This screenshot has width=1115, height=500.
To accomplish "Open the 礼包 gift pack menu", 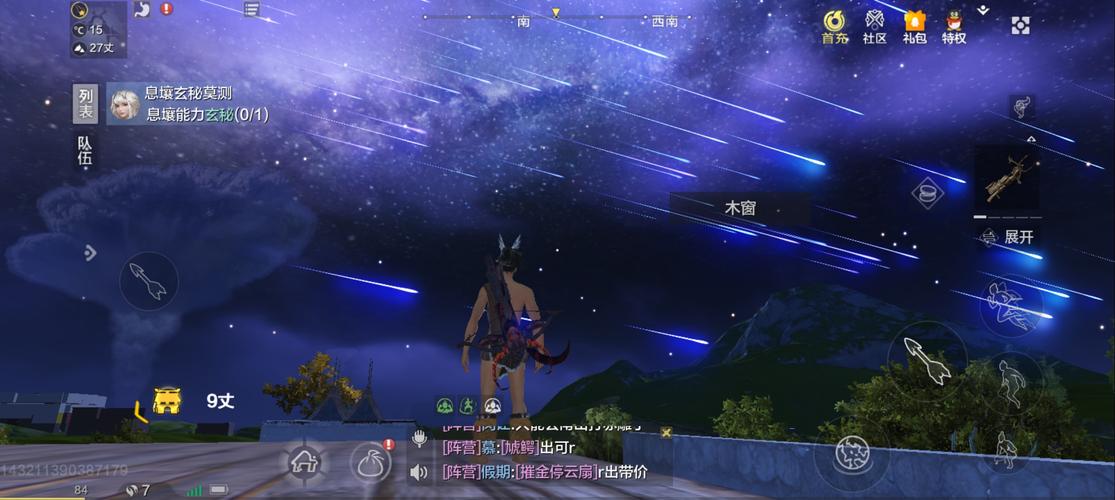I will (x=914, y=26).
